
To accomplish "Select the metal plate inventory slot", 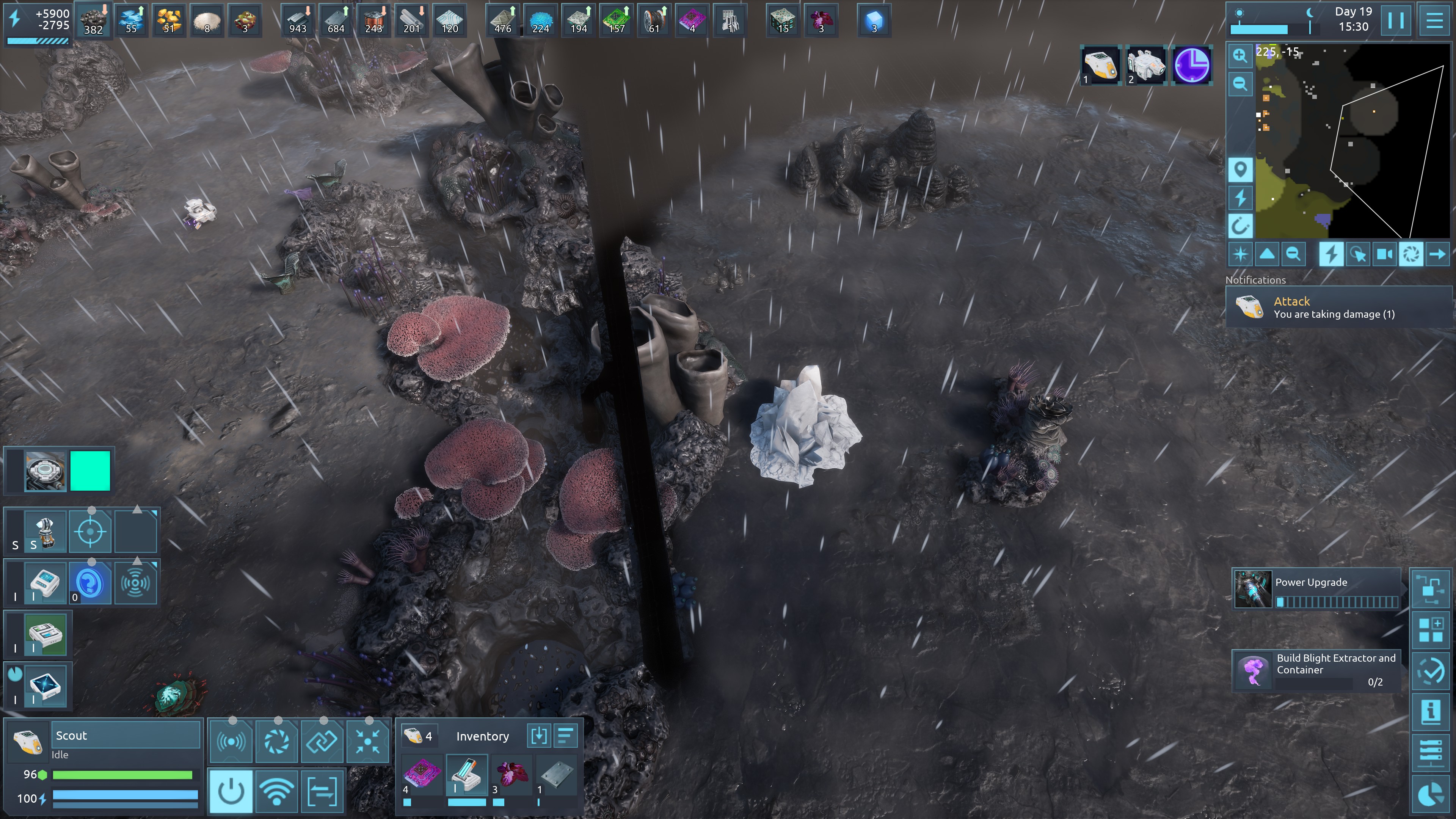I will click(555, 774).
